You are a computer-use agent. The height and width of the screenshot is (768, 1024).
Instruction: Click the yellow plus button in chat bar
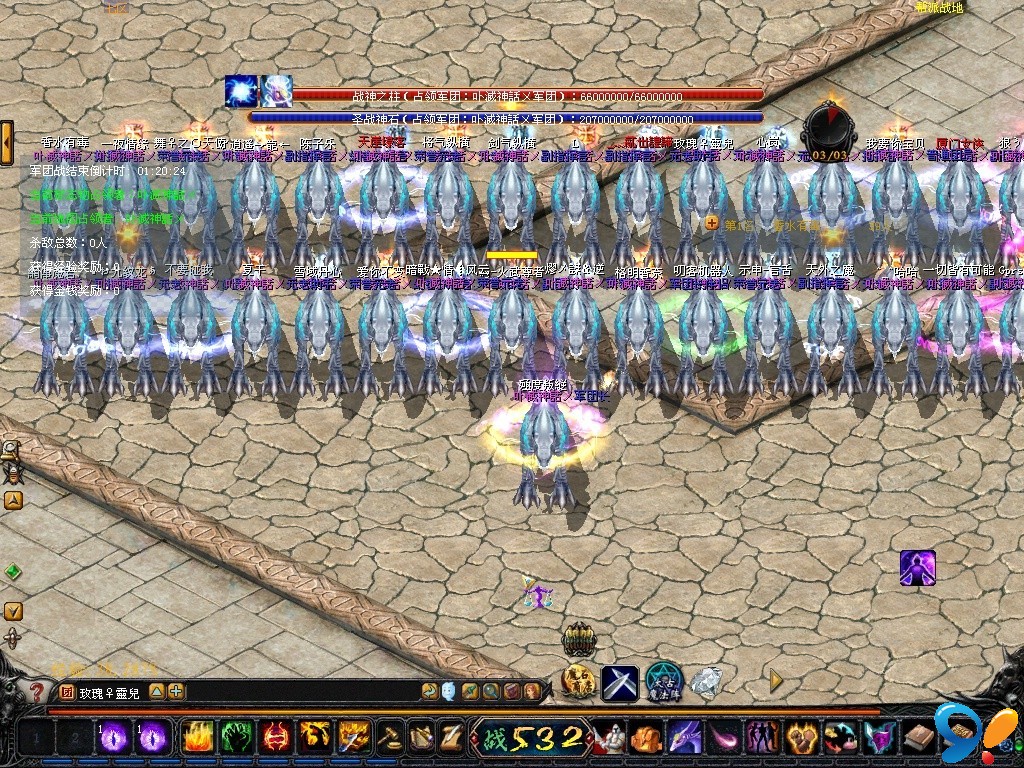coord(176,691)
